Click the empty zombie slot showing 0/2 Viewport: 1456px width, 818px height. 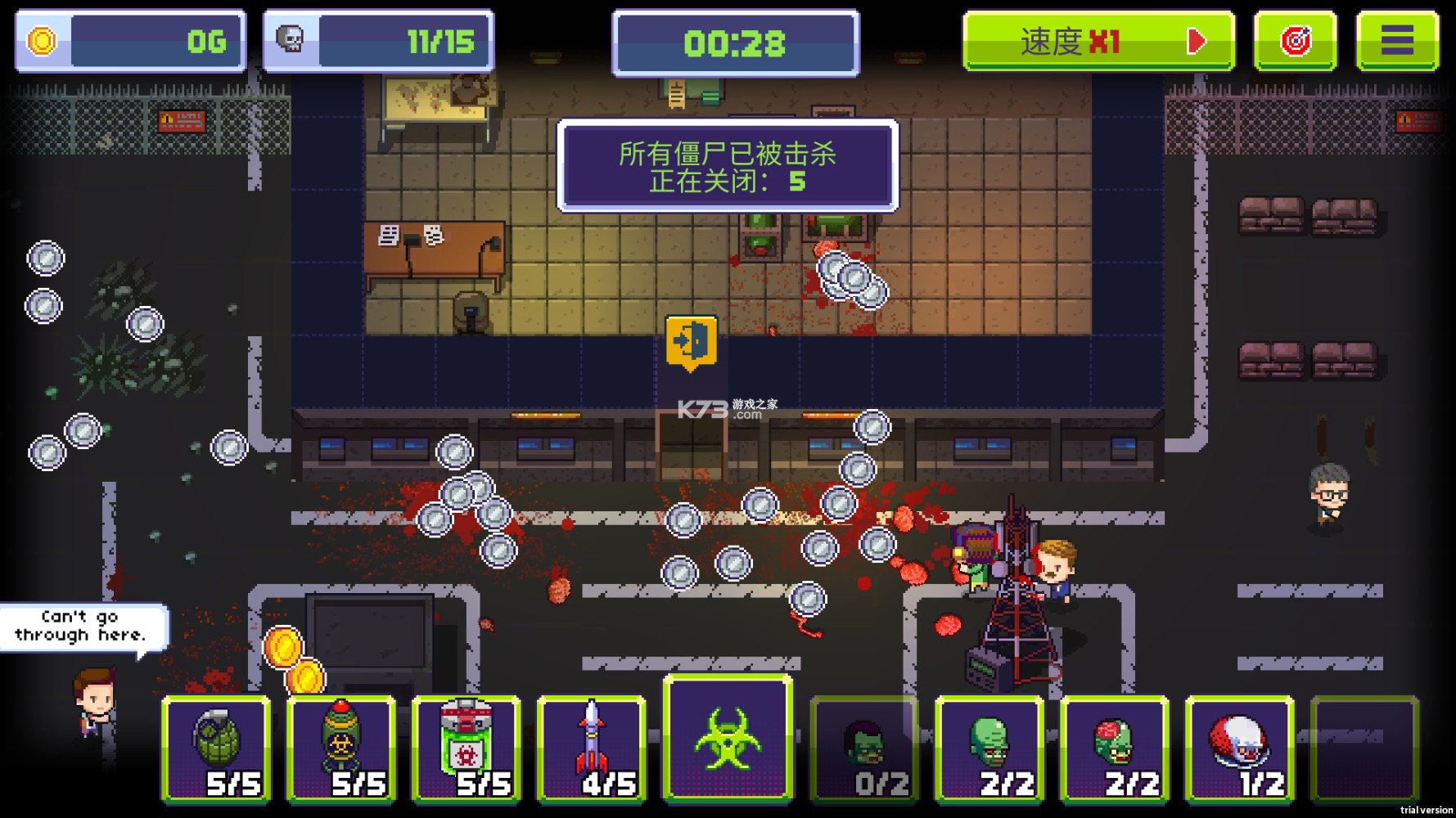coord(863,746)
